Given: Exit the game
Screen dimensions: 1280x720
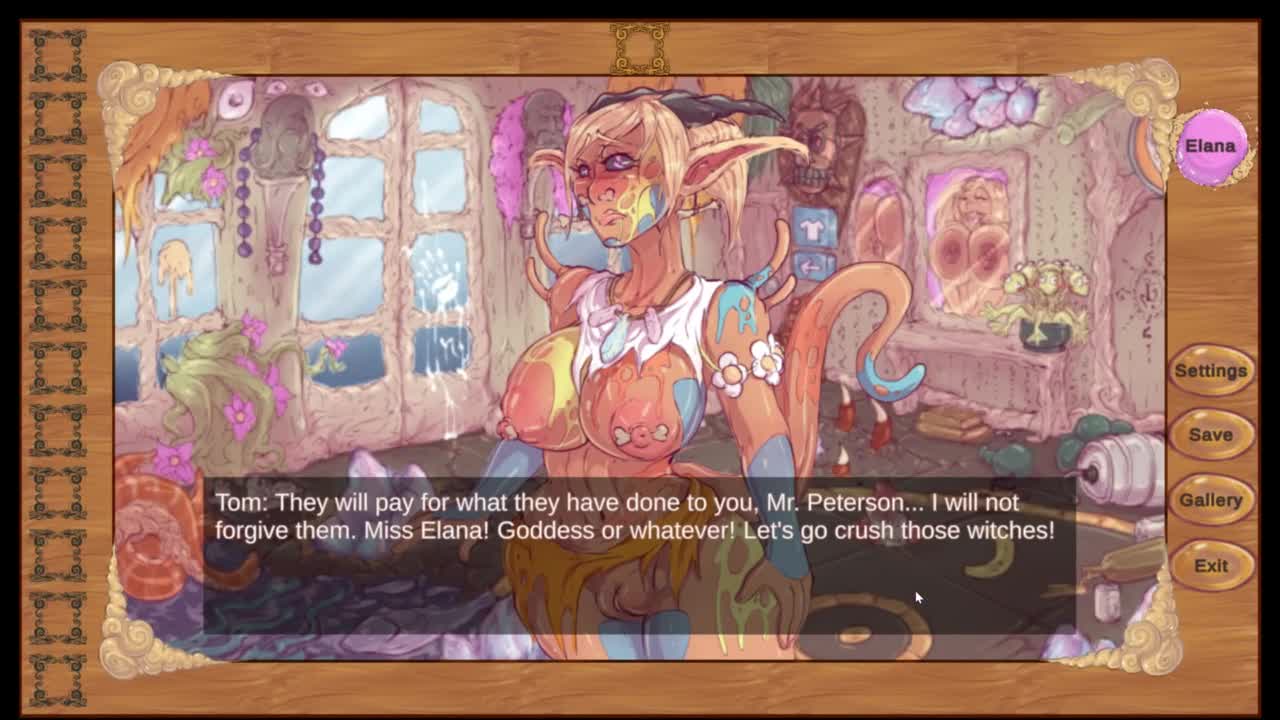Looking at the screenshot, I should click(x=1210, y=566).
